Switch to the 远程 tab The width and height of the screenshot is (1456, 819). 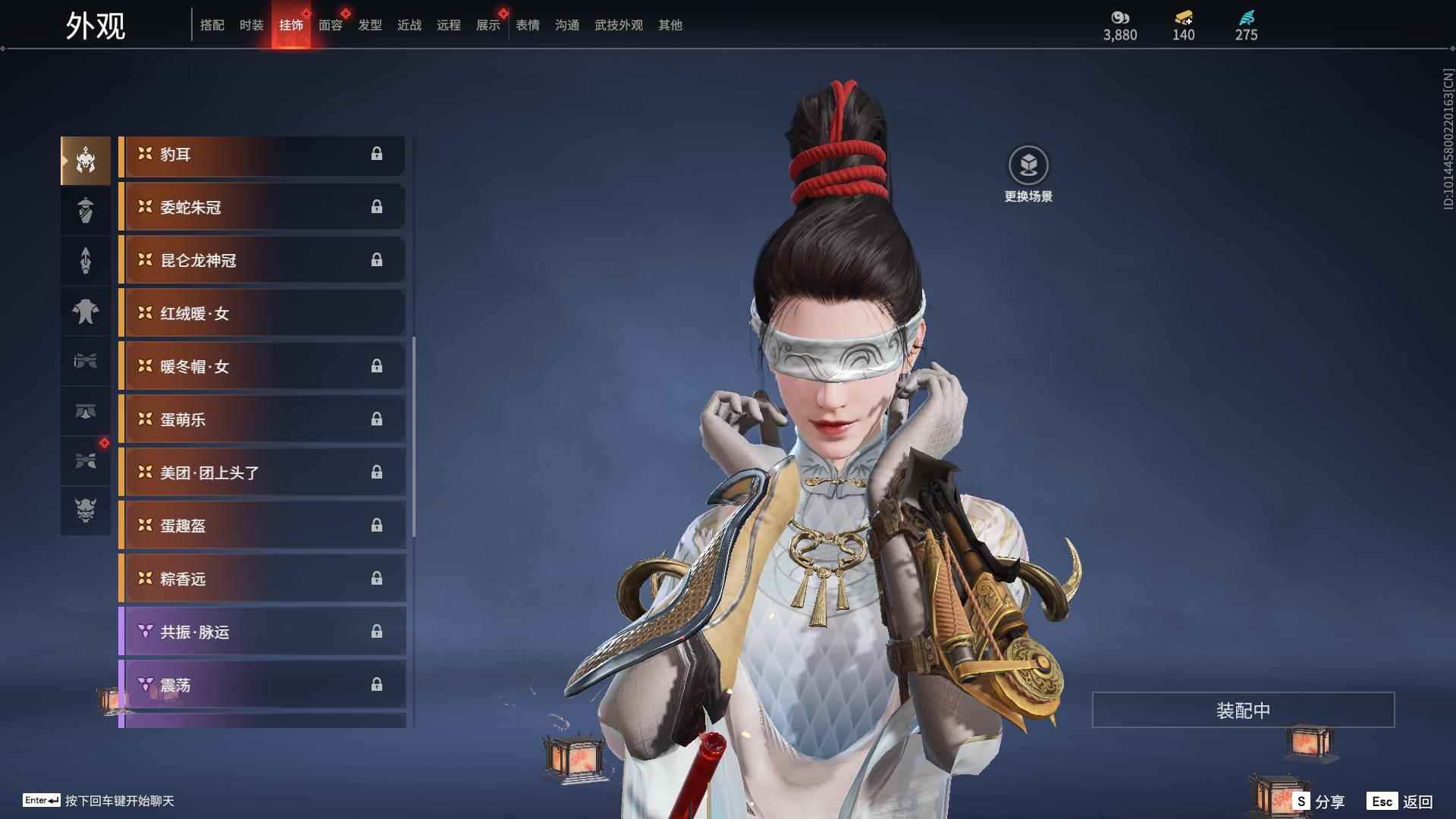pos(448,25)
